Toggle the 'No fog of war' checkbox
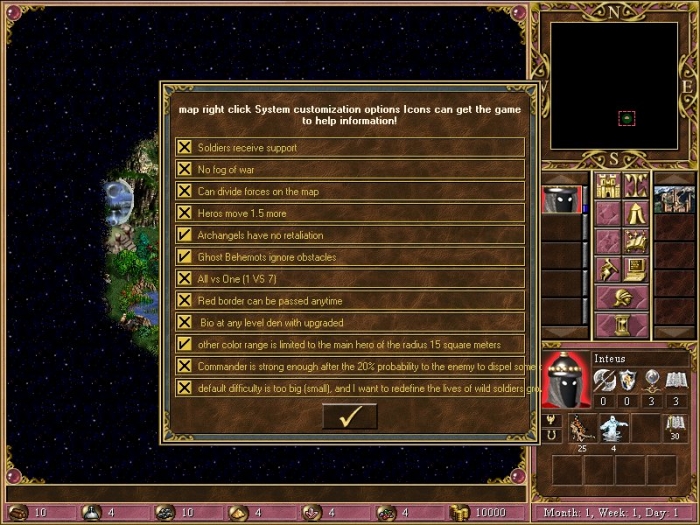700x525 pixels. (185, 169)
